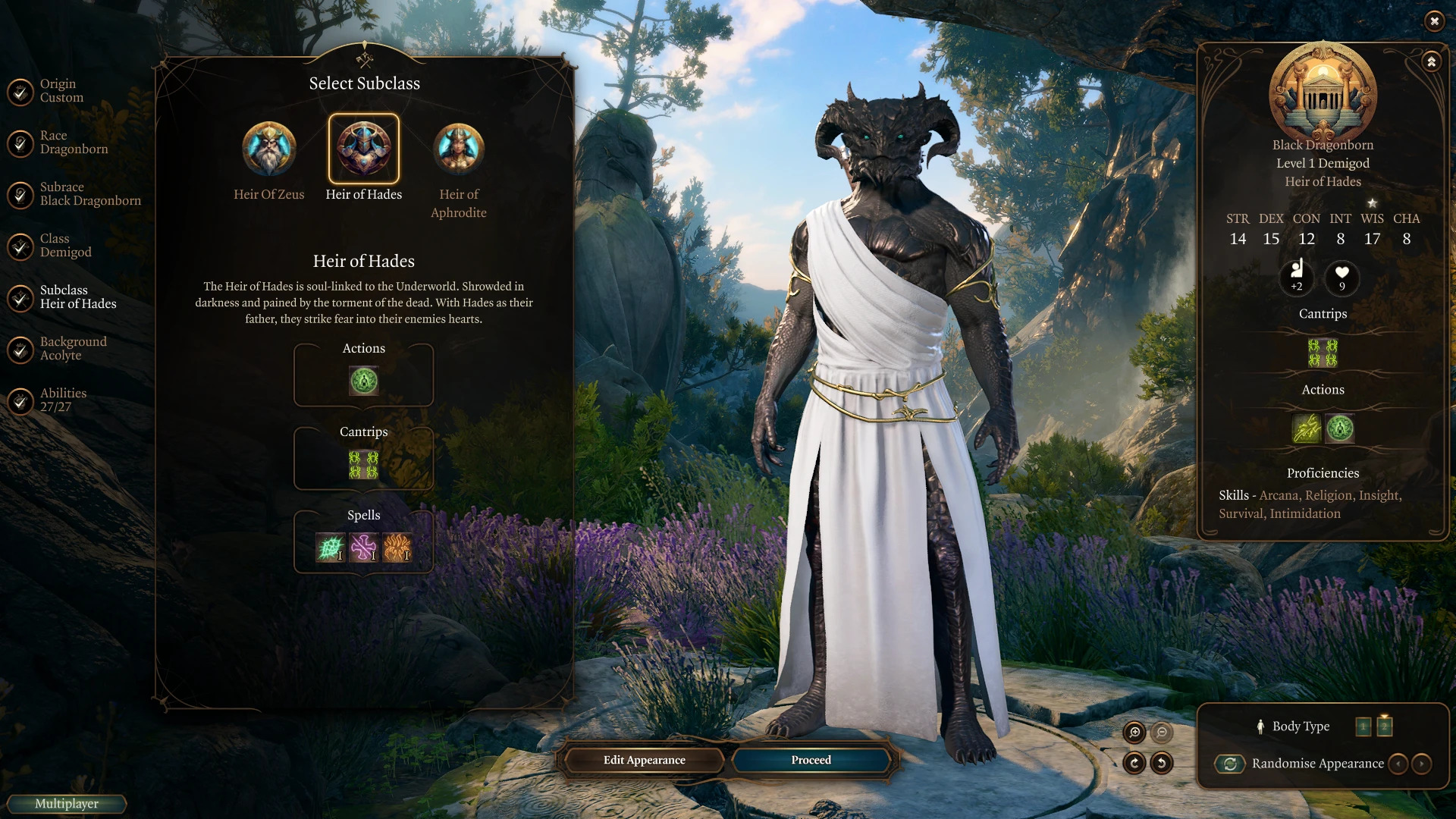Image resolution: width=1456 pixels, height=819 pixels.
Task: Zoom the camera in on the character
Action: click(1134, 732)
